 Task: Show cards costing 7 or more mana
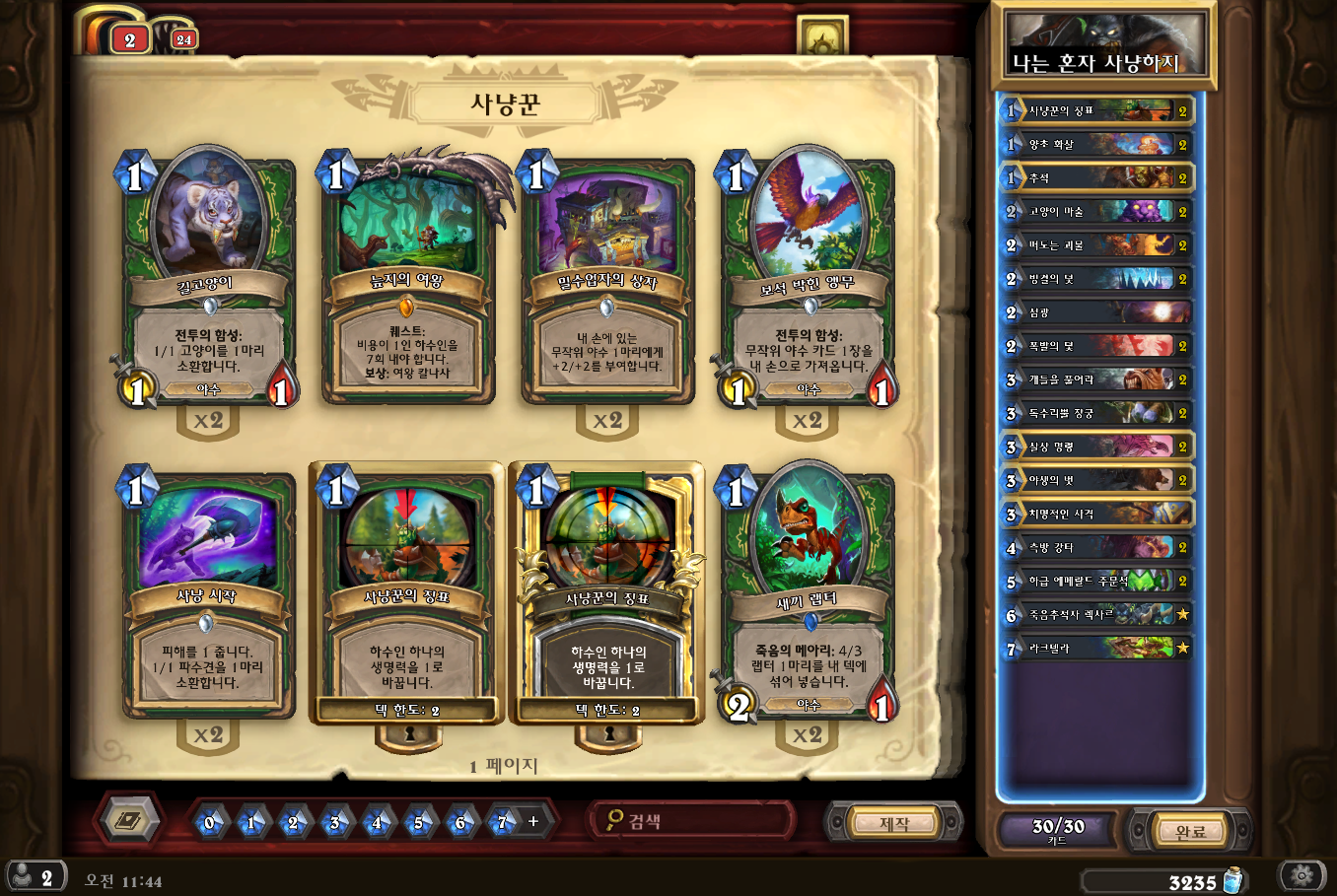coord(503,822)
